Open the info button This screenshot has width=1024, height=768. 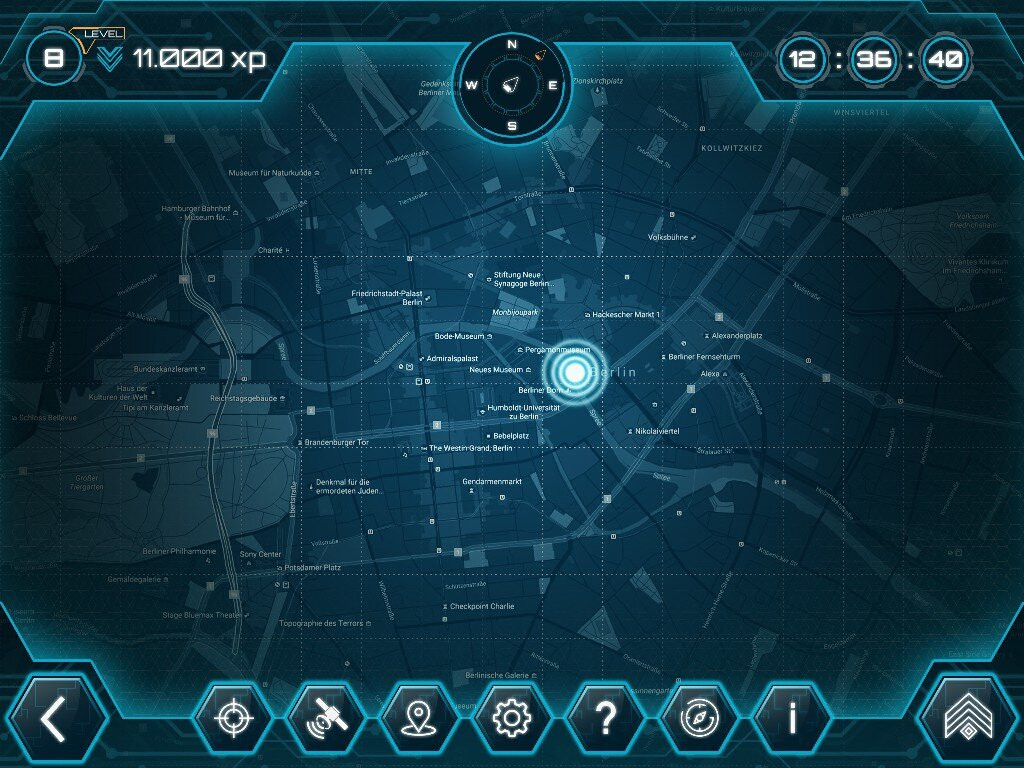(x=791, y=719)
